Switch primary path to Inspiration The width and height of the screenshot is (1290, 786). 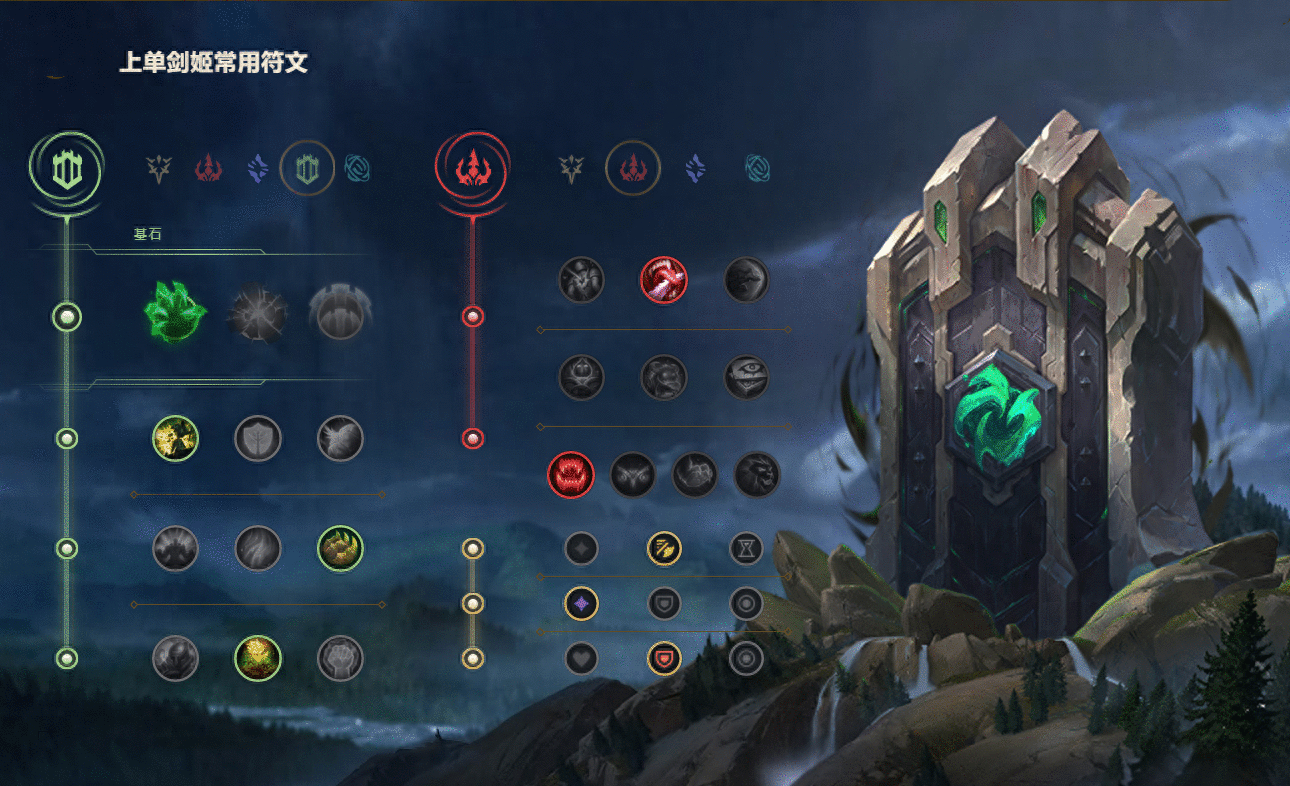[357, 169]
